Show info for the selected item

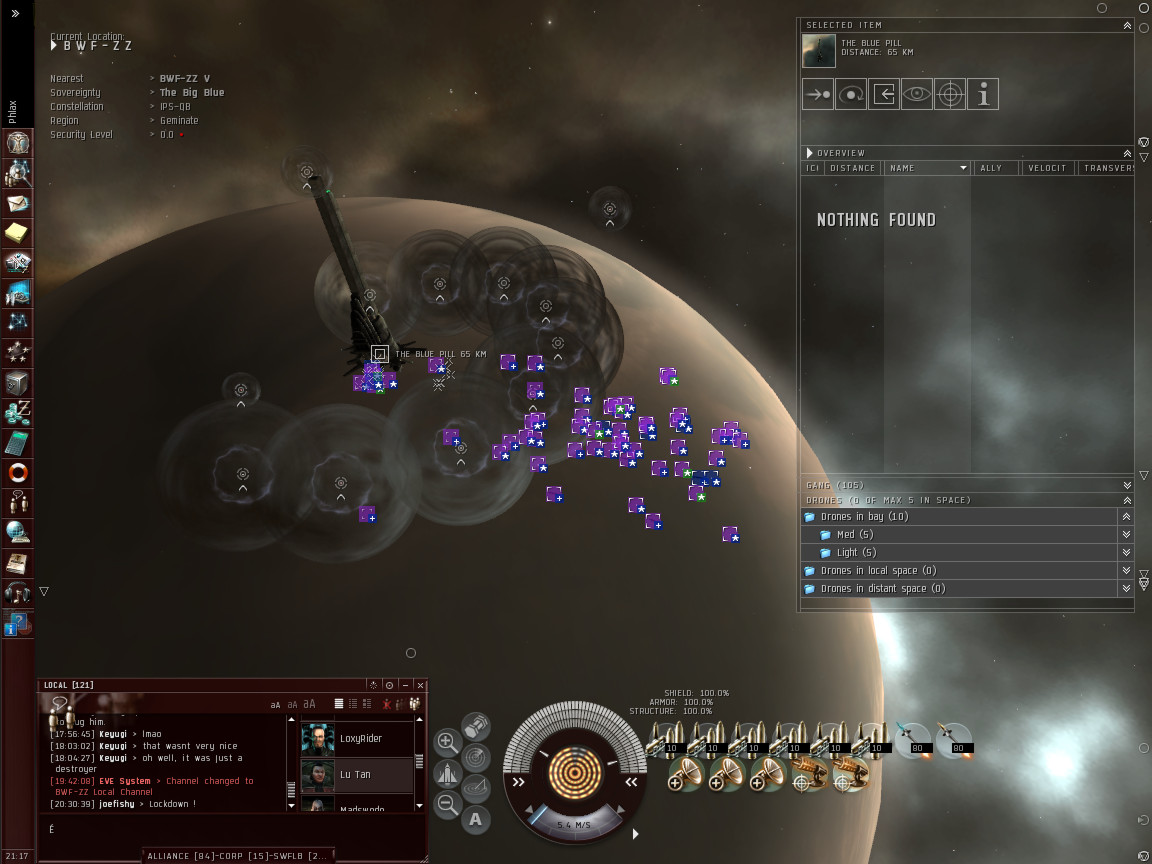coord(983,95)
